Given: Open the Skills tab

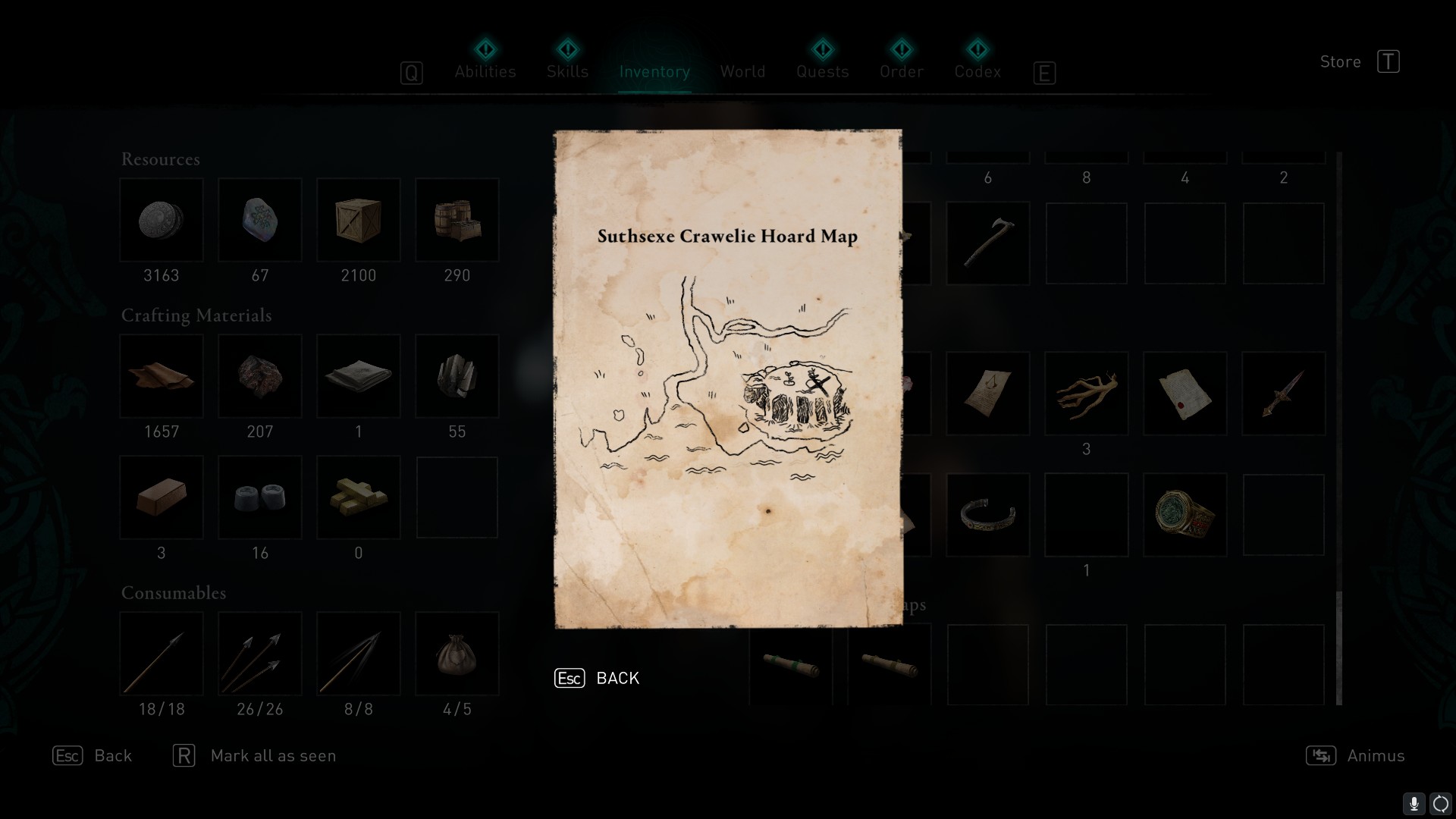Looking at the screenshot, I should tap(567, 71).
